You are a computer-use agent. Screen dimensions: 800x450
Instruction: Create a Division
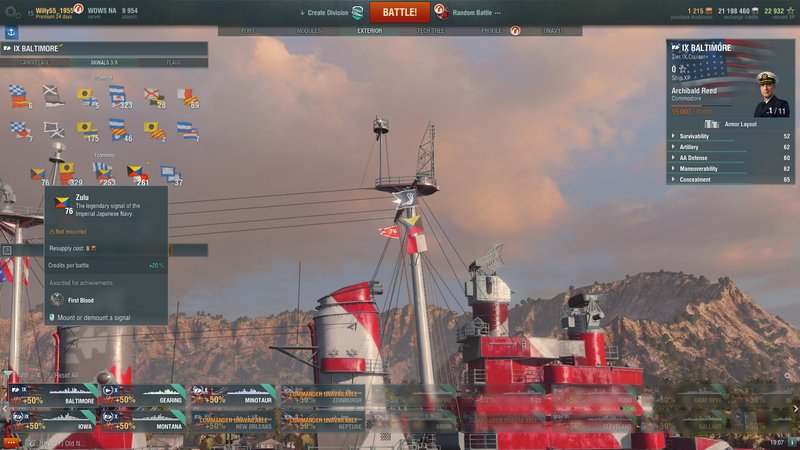coord(332,12)
